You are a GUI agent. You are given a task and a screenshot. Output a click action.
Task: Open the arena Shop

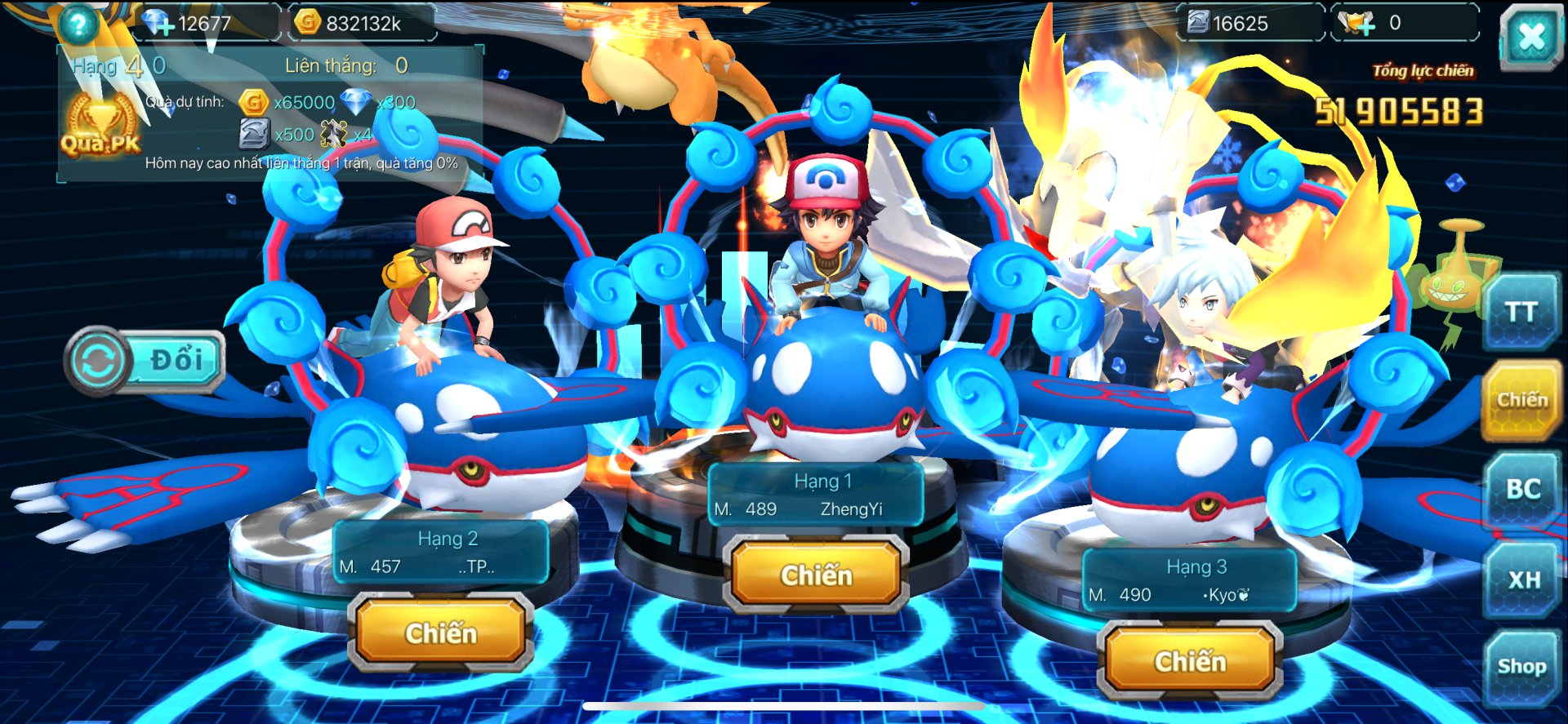[x=1521, y=667]
